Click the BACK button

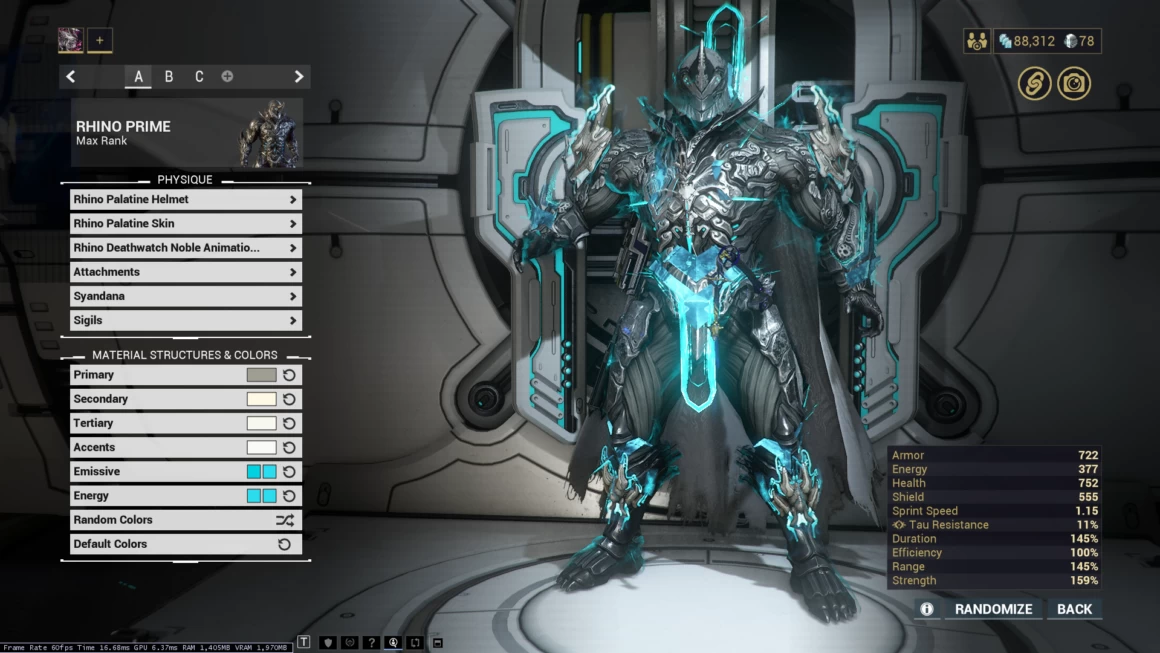tap(1074, 609)
